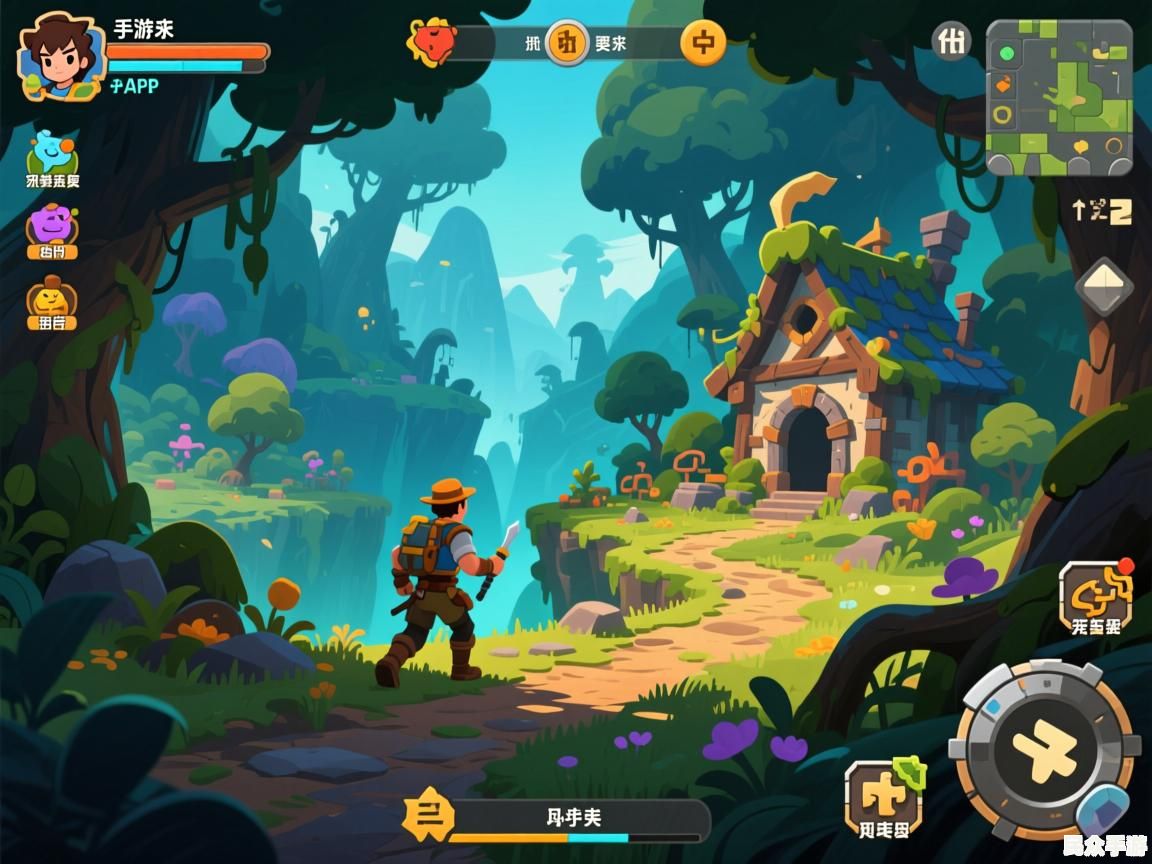Image resolution: width=1152 pixels, height=864 pixels.
Task: Use the skill icon with red notification dot
Action: [x=1094, y=594]
